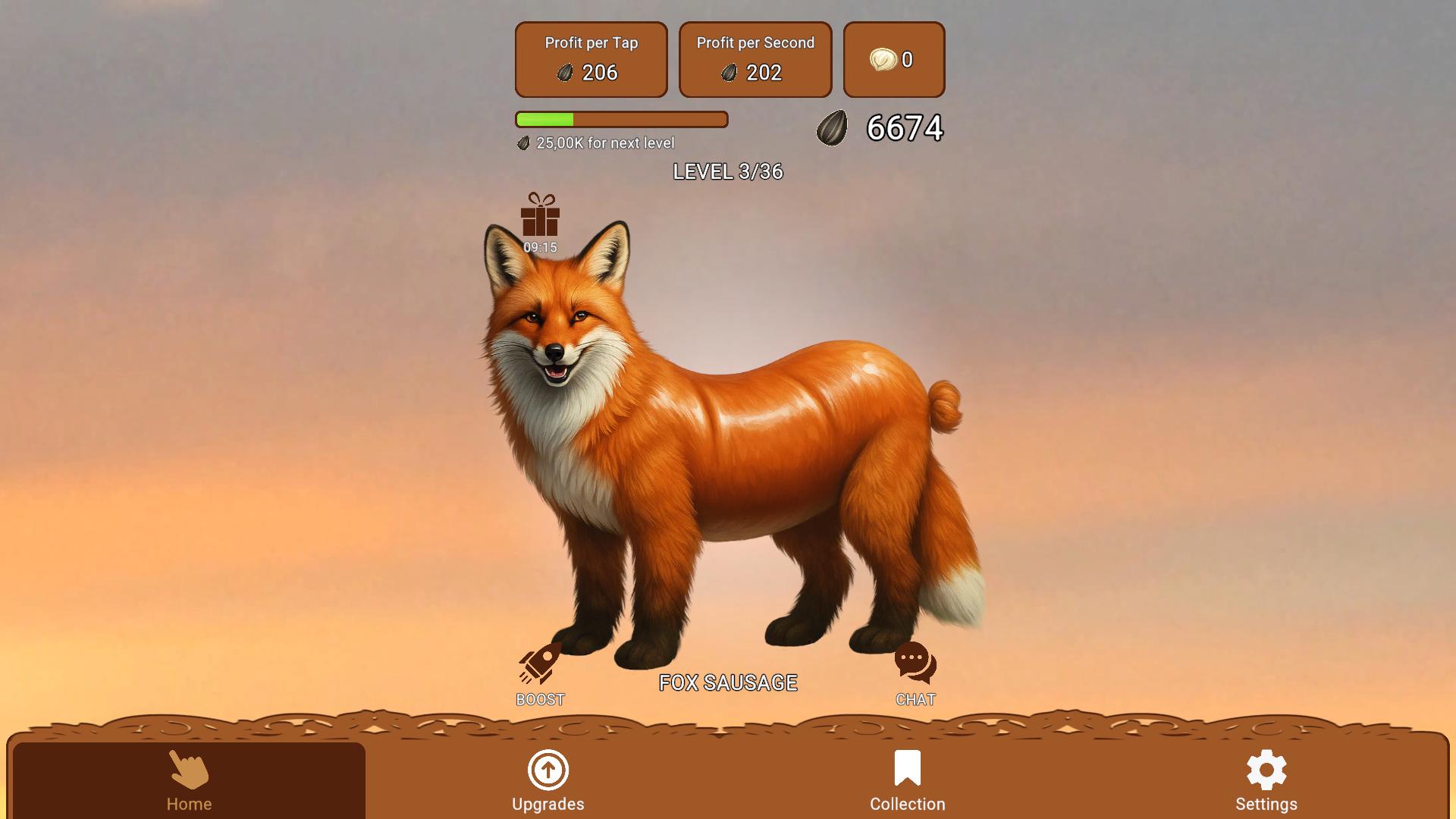The height and width of the screenshot is (819, 1456).
Task: Click the level progress bar
Action: (620, 120)
